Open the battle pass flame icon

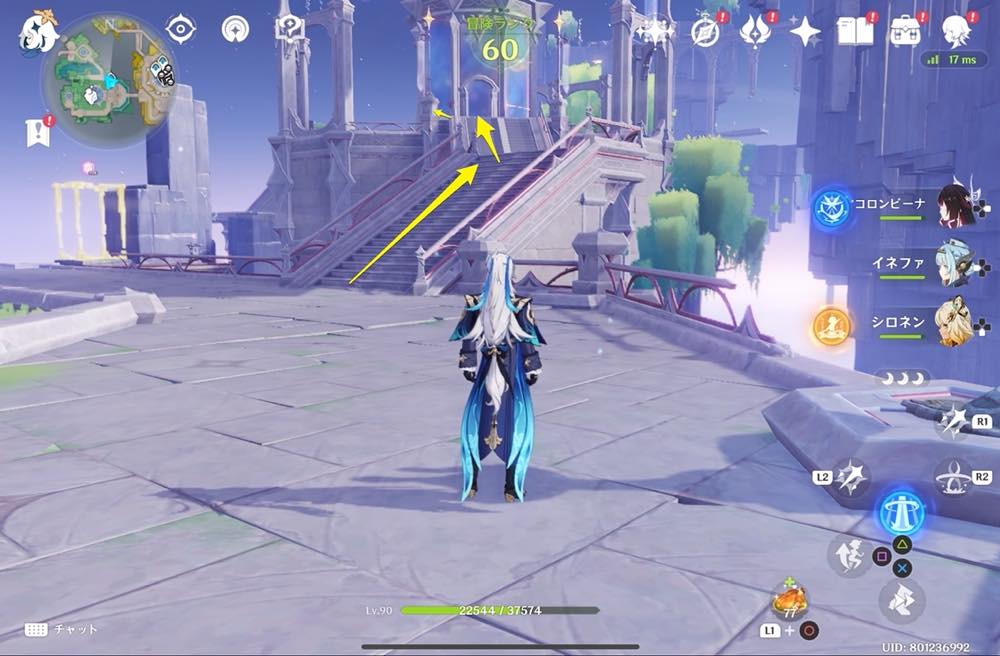coord(754,31)
